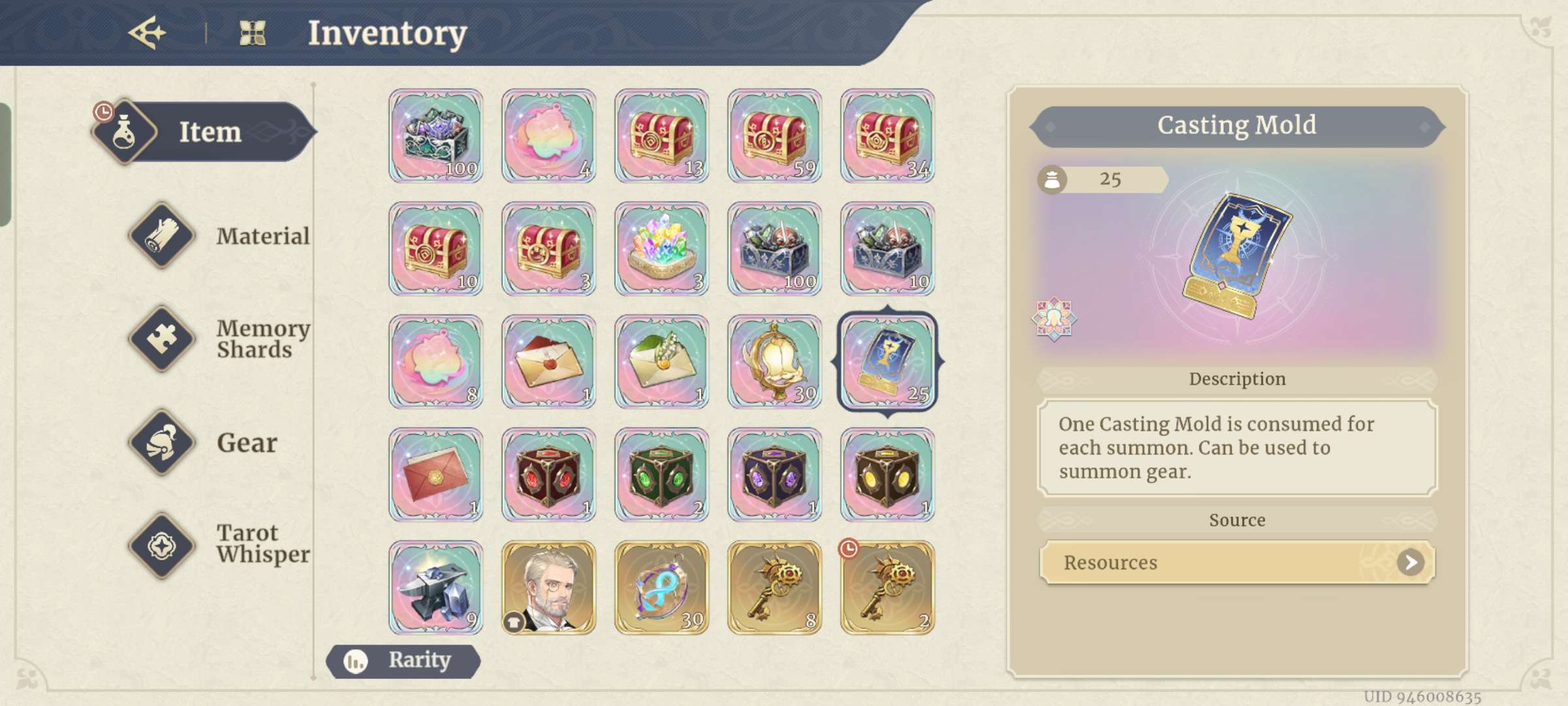The width and height of the screenshot is (1568, 706).
Task: Click the Item flask category icon
Action: point(126,131)
